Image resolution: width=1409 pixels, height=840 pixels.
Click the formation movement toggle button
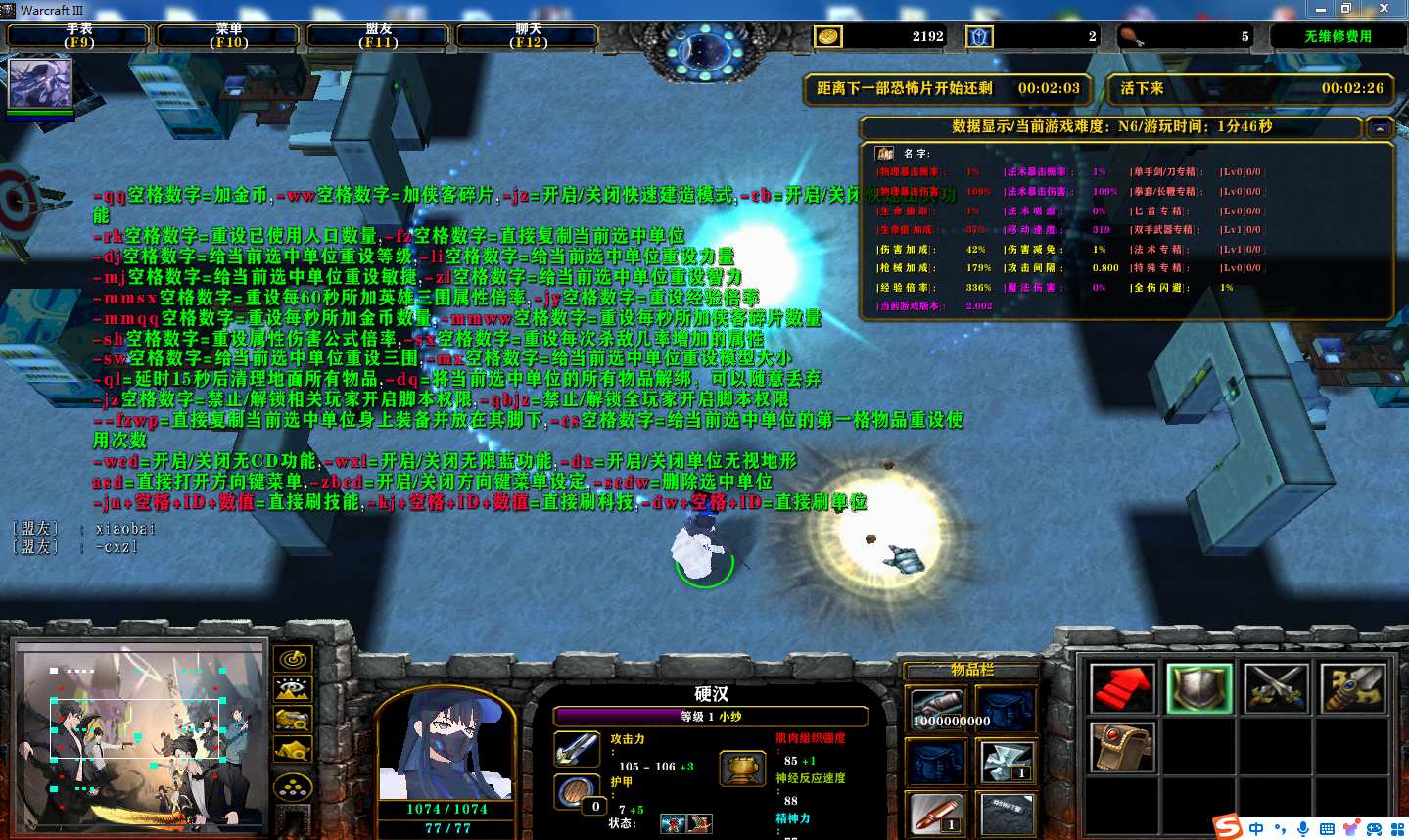click(293, 785)
